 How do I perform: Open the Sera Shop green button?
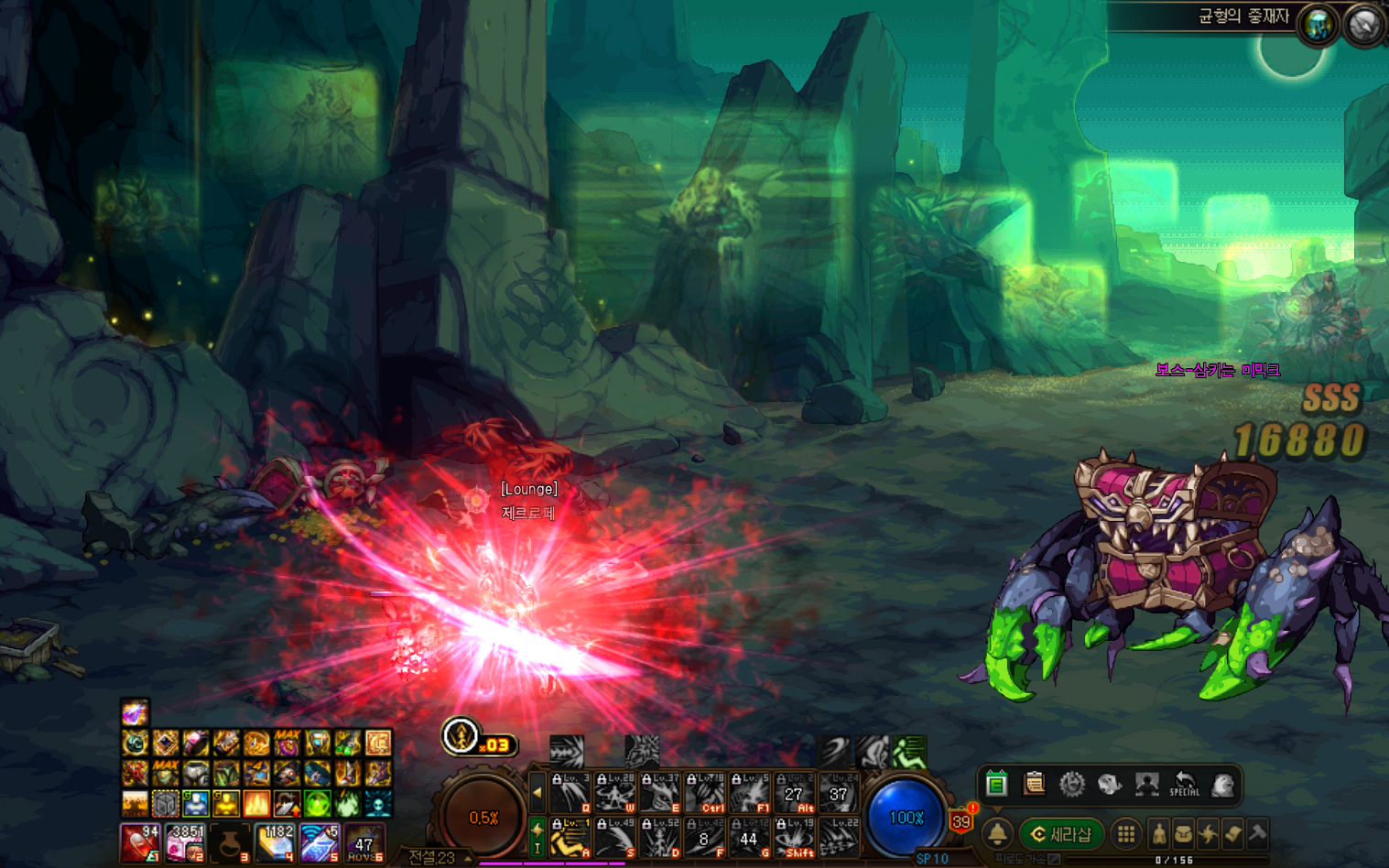(1061, 834)
